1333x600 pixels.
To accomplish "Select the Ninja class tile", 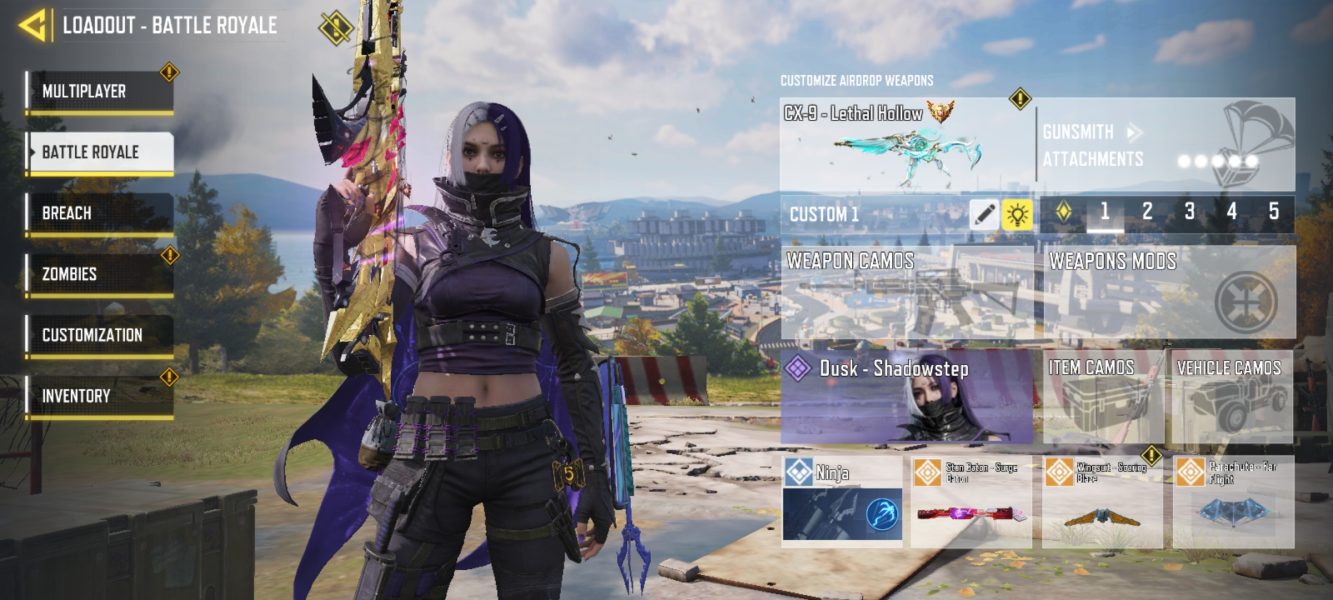I will coord(841,501).
